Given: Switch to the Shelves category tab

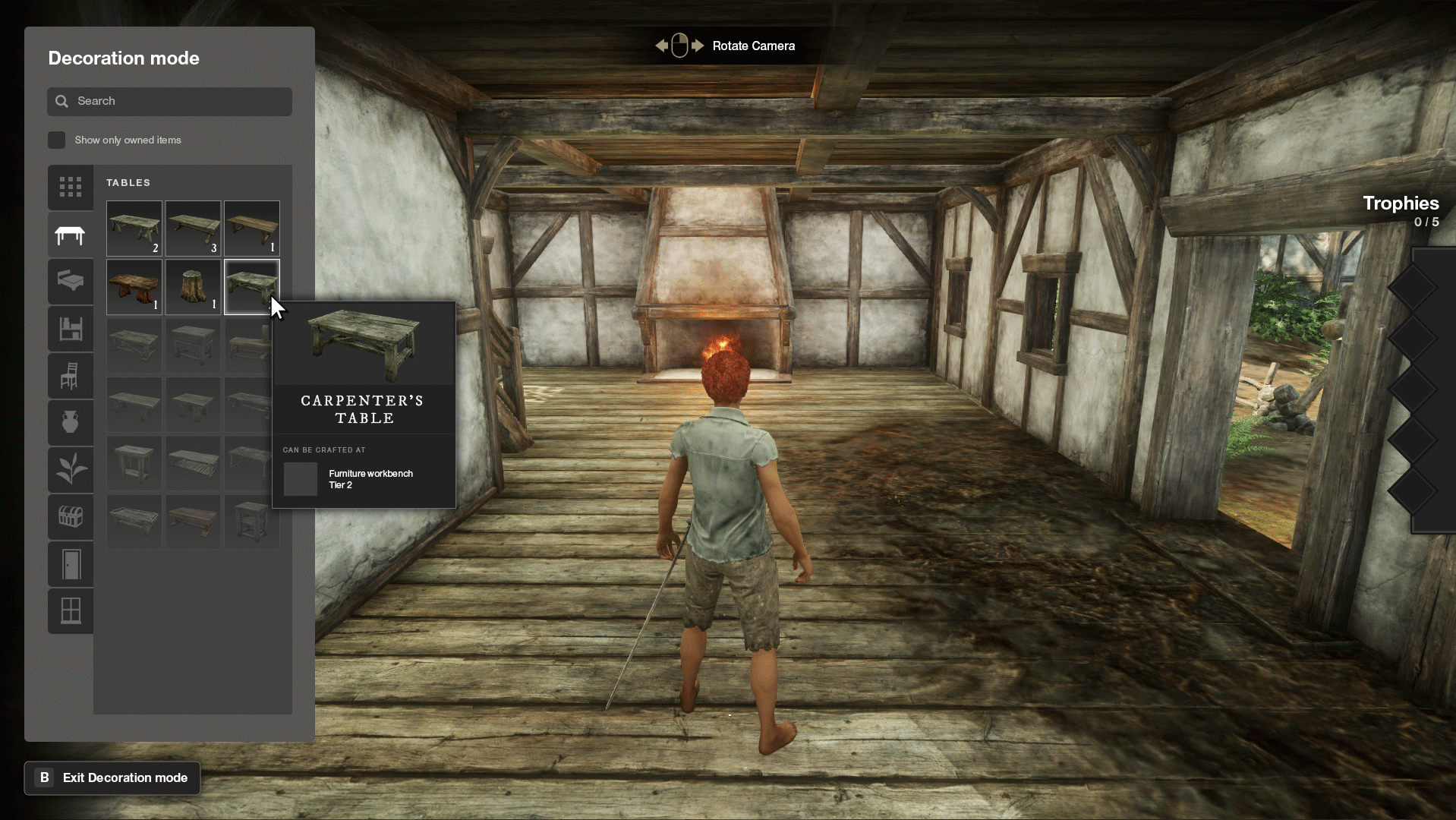Looking at the screenshot, I should [x=71, y=329].
